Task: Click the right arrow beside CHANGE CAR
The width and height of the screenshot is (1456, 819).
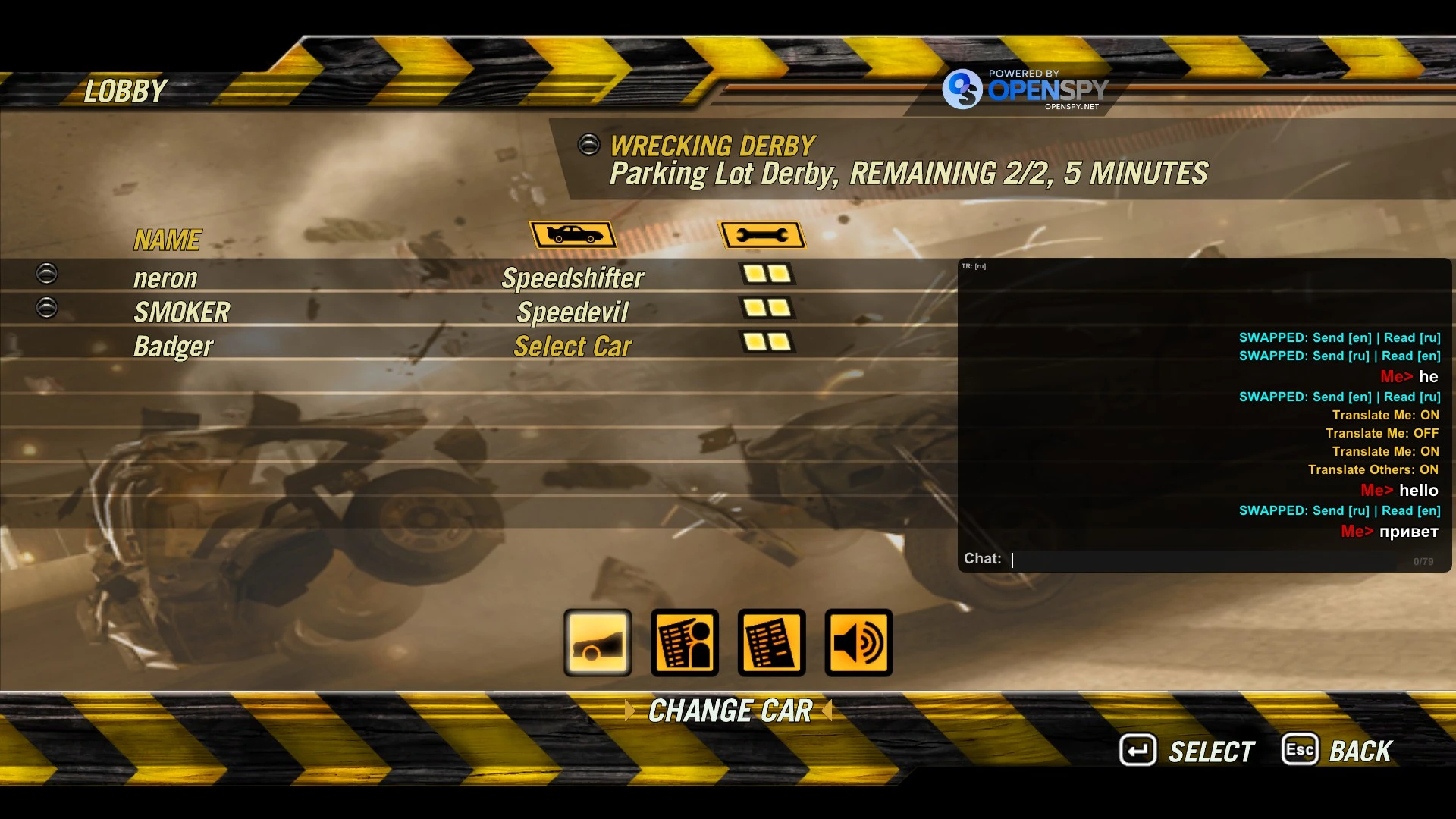Action: tap(828, 711)
